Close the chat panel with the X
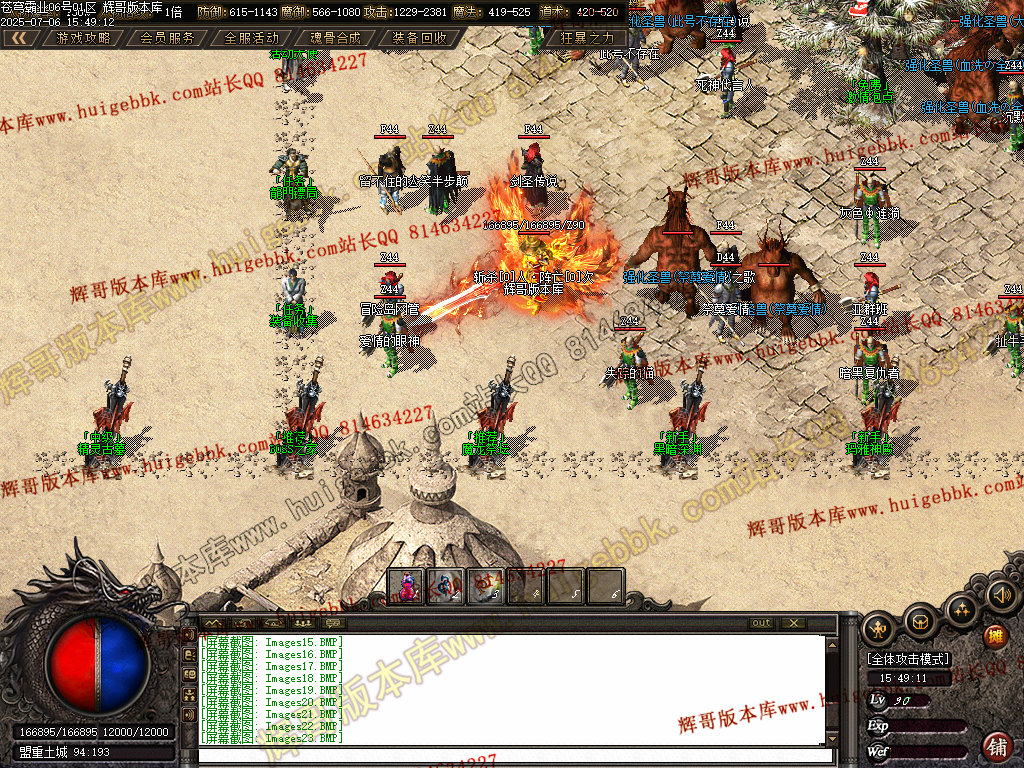The image size is (1024, 768). click(x=793, y=623)
